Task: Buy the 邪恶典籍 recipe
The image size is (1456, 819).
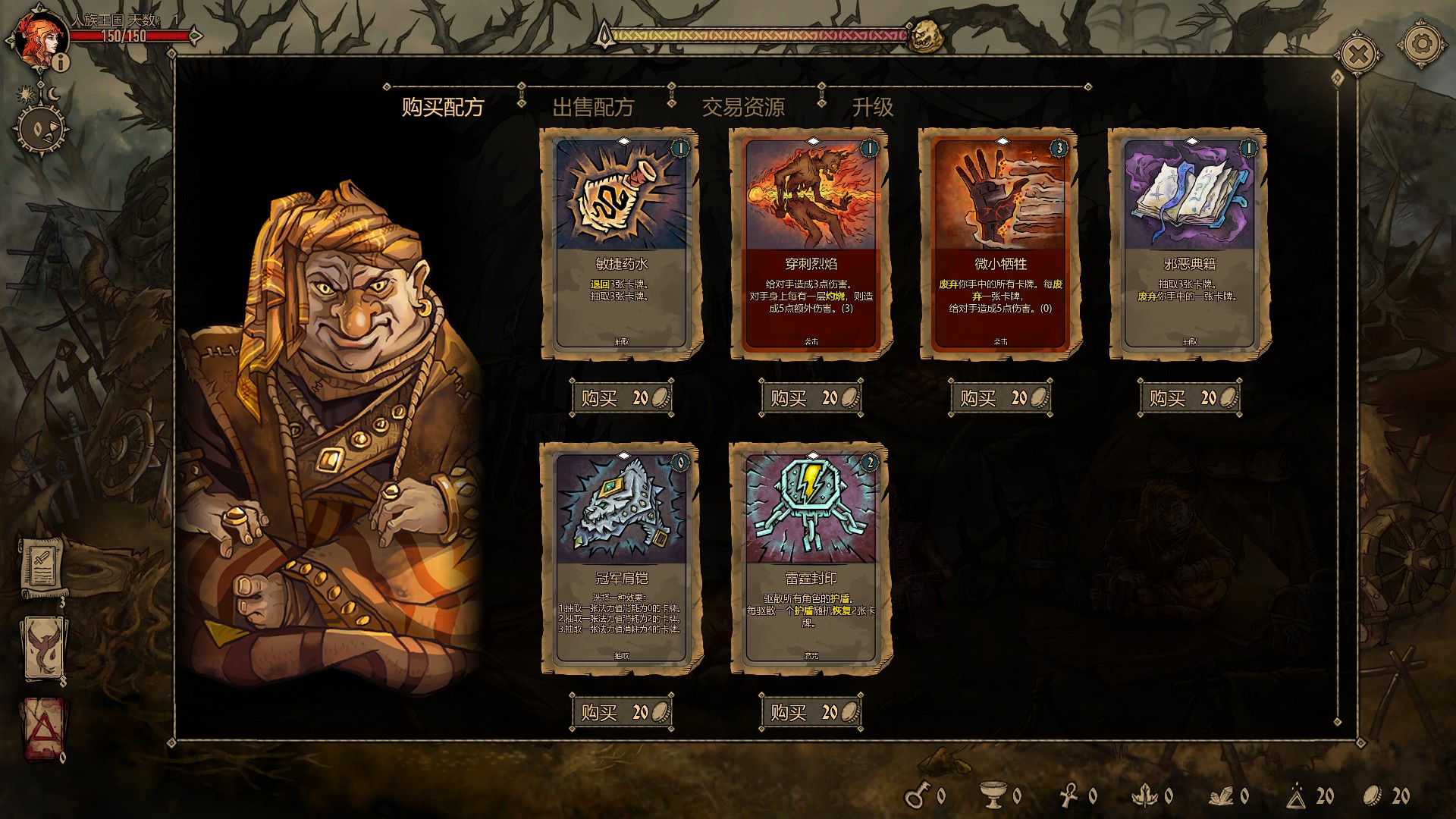Action: point(1191,398)
